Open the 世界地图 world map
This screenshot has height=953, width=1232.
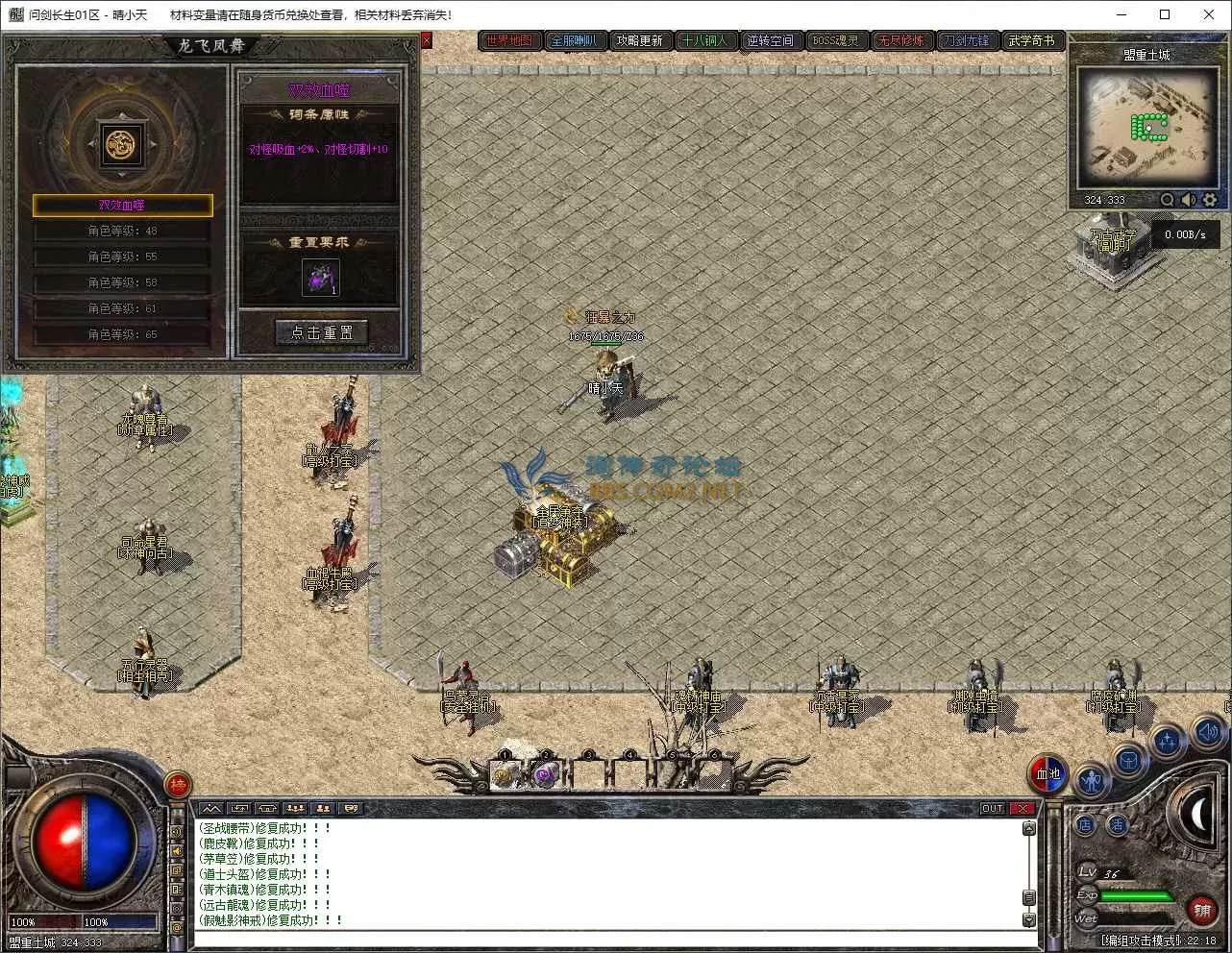coord(509,40)
